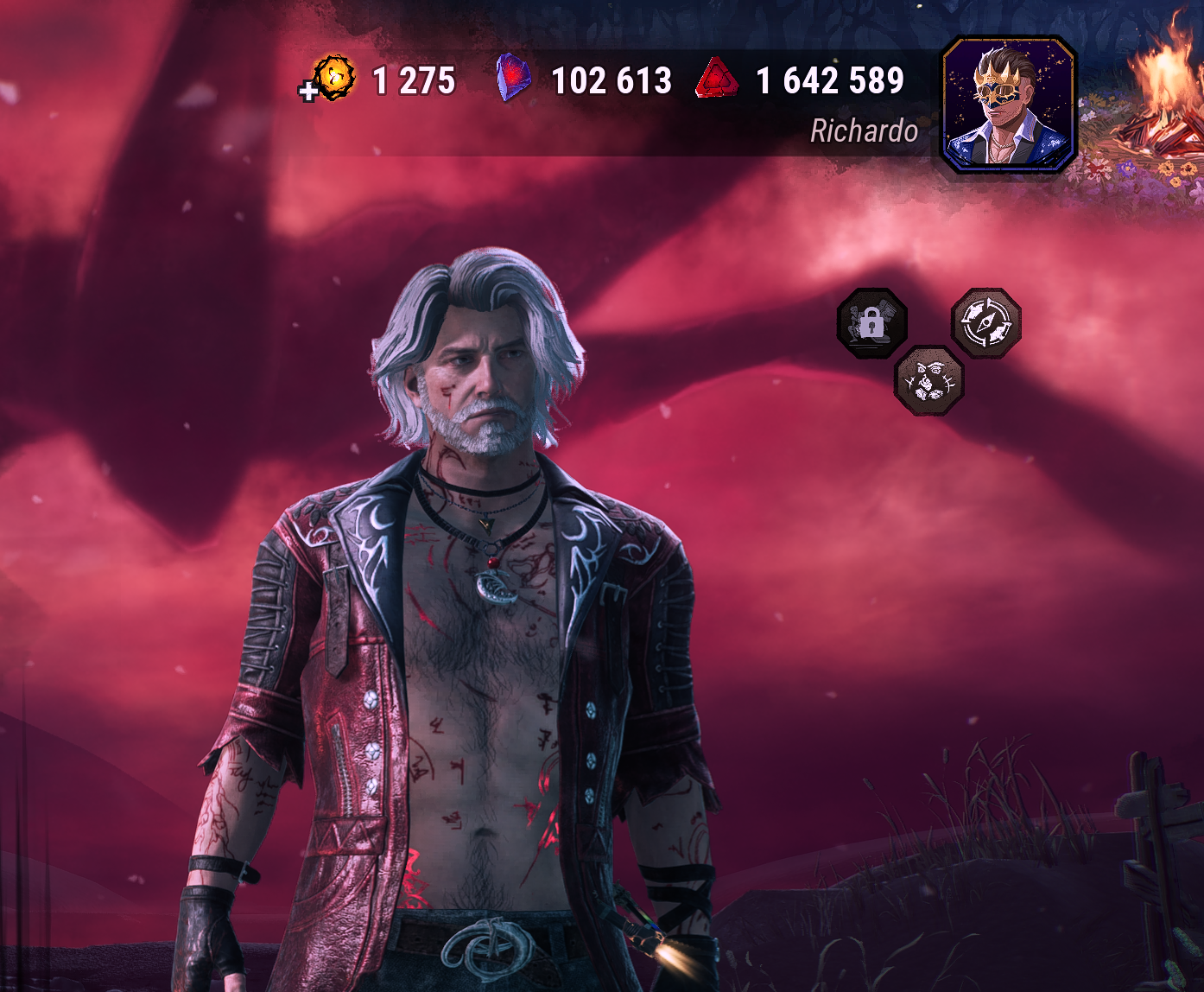Screen dimensions: 1204x992
Task: Open Richardo's player profile portrait
Action: (1008, 104)
